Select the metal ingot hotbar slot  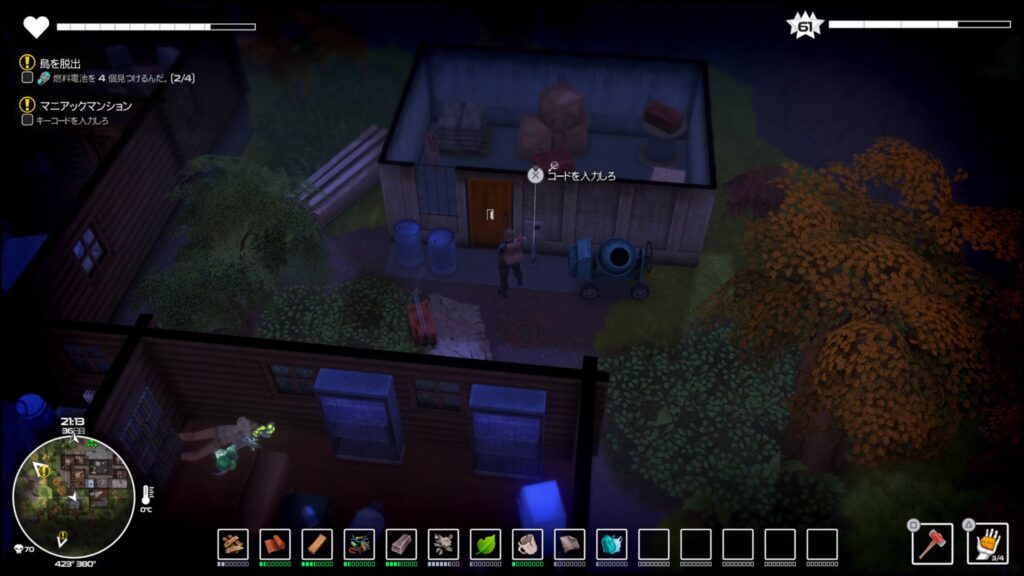click(401, 544)
